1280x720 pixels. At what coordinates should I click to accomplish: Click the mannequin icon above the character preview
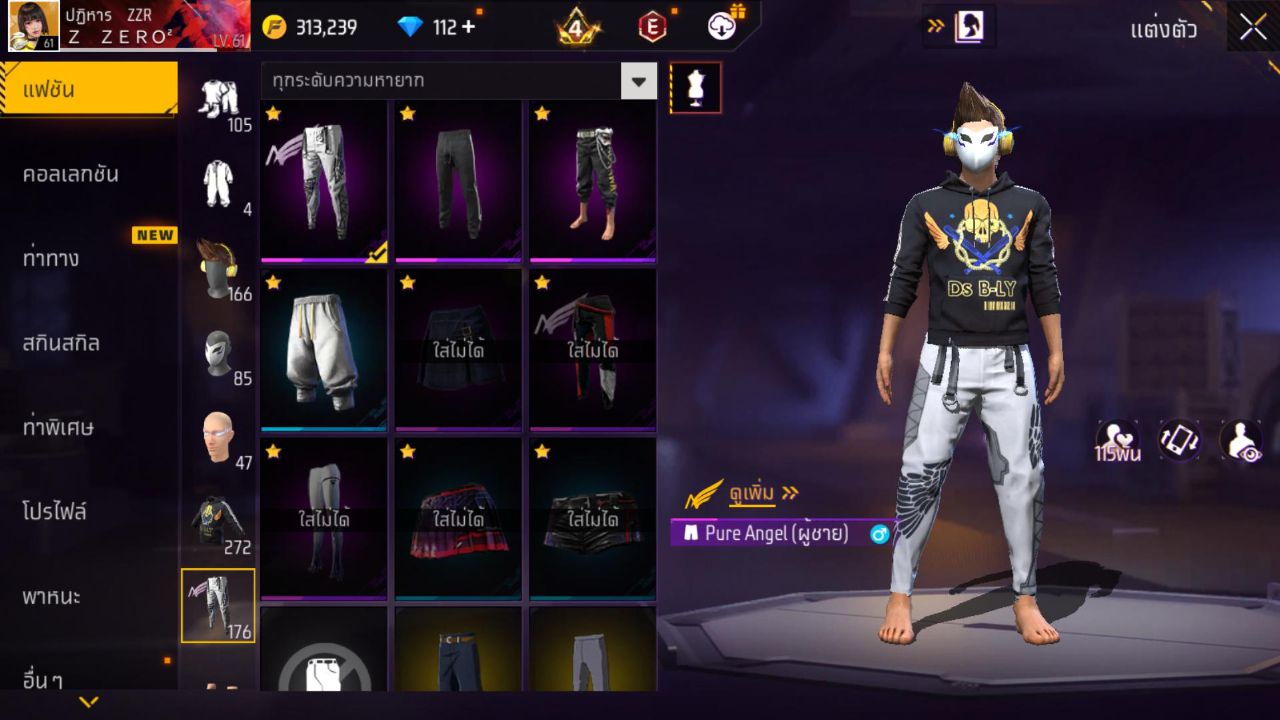coord(693,87)
